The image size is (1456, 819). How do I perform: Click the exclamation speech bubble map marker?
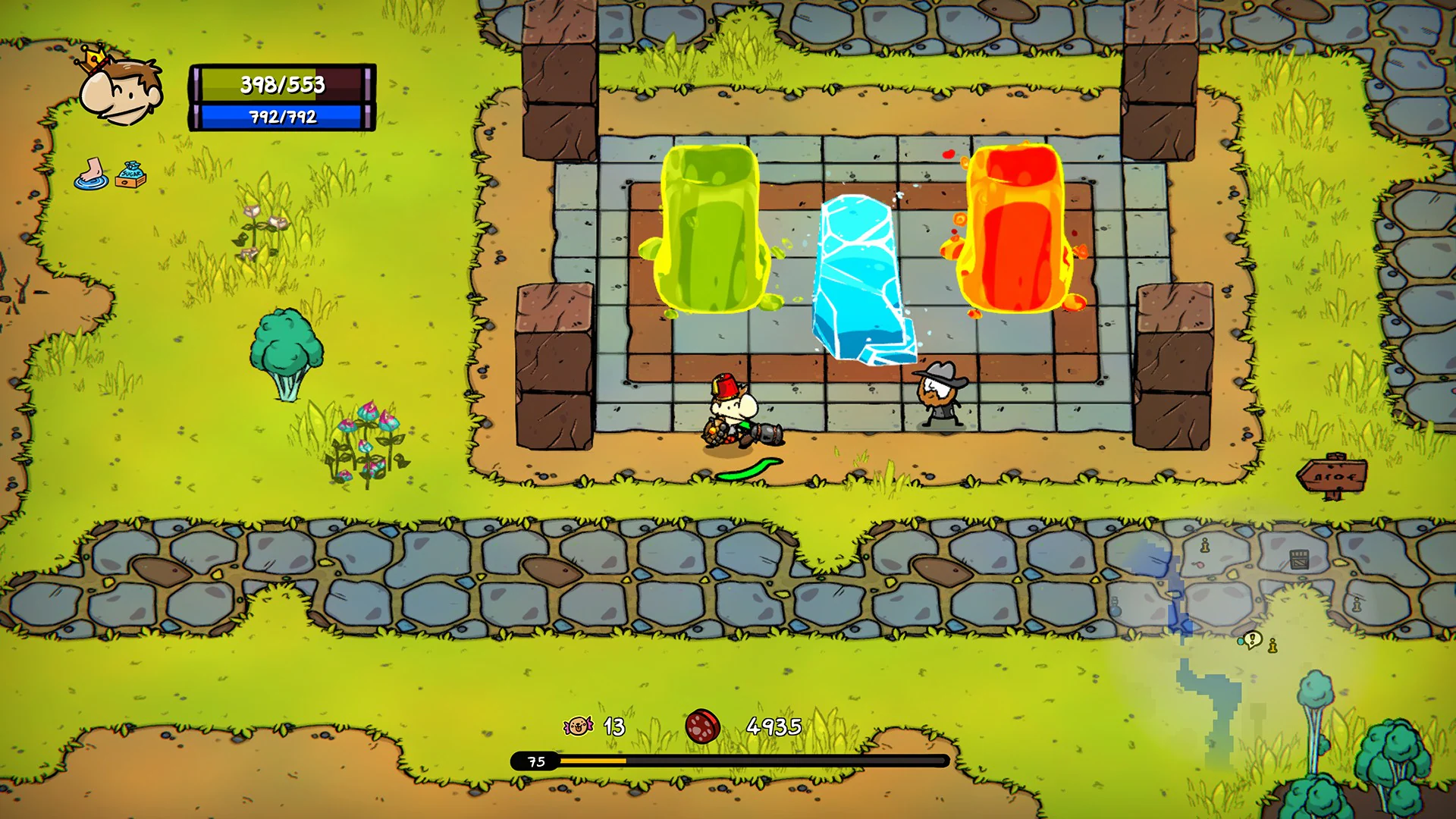1252,639
